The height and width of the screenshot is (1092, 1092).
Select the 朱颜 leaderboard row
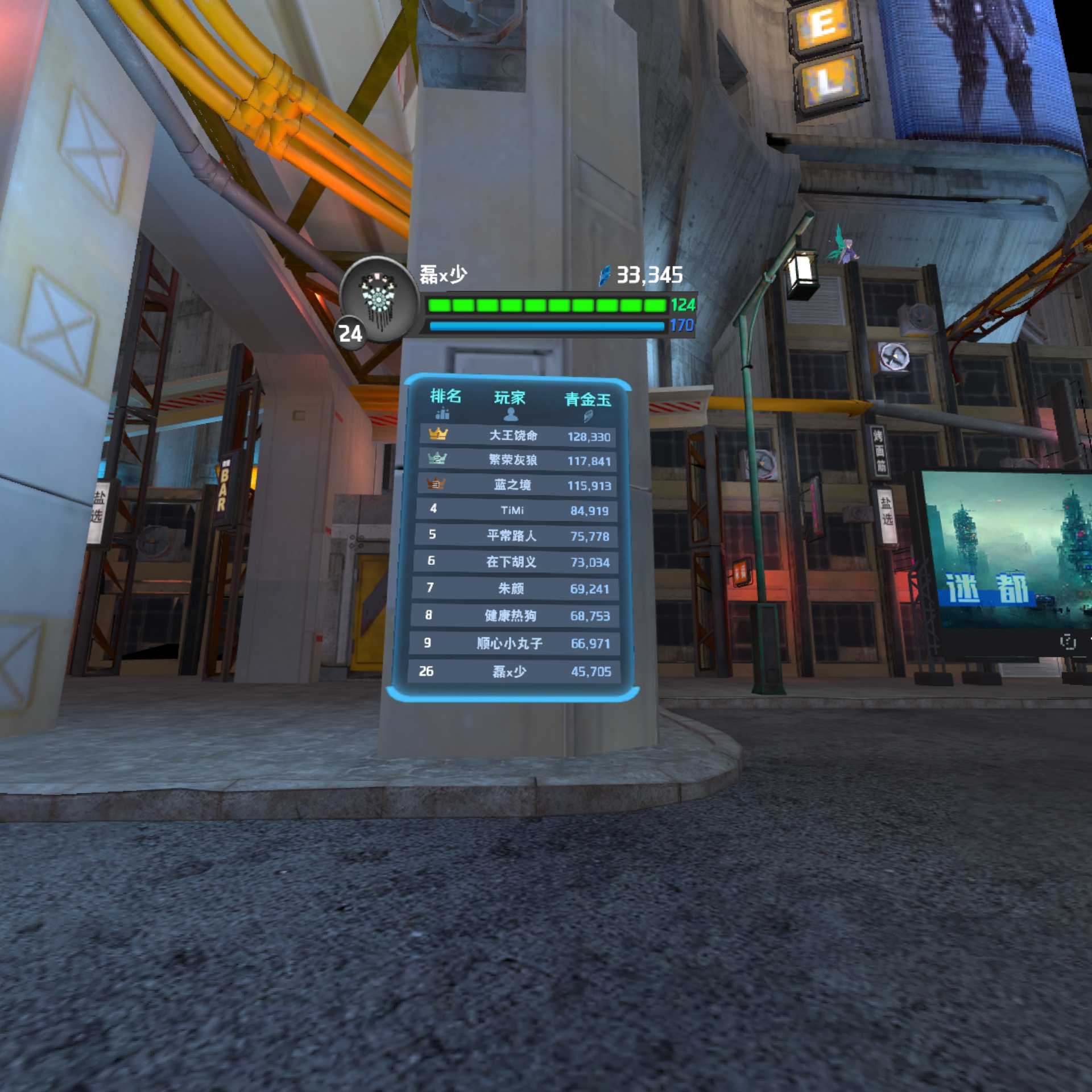coord(514,589)
